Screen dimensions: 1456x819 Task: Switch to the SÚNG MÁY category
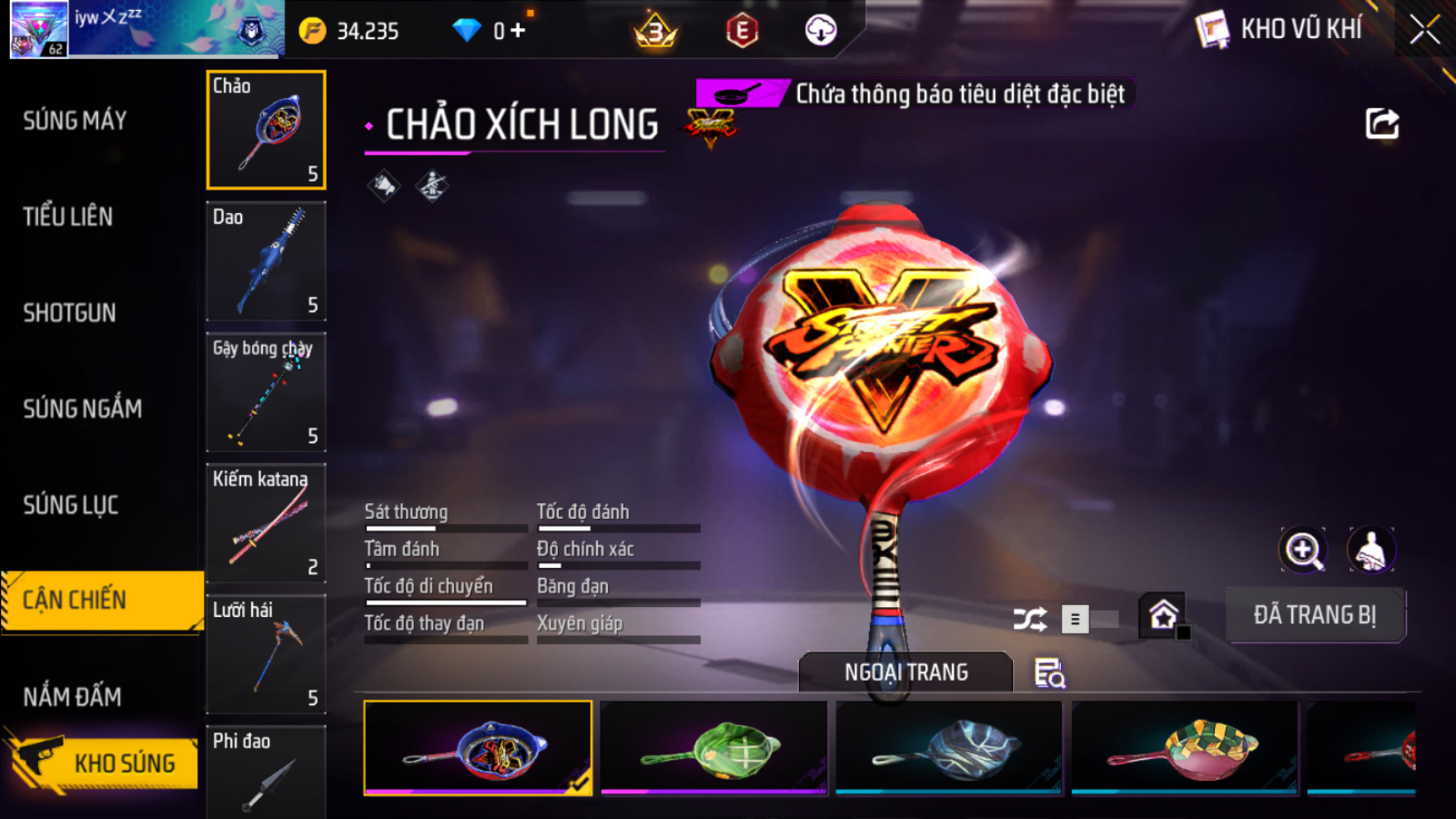(x=75, y=121)
